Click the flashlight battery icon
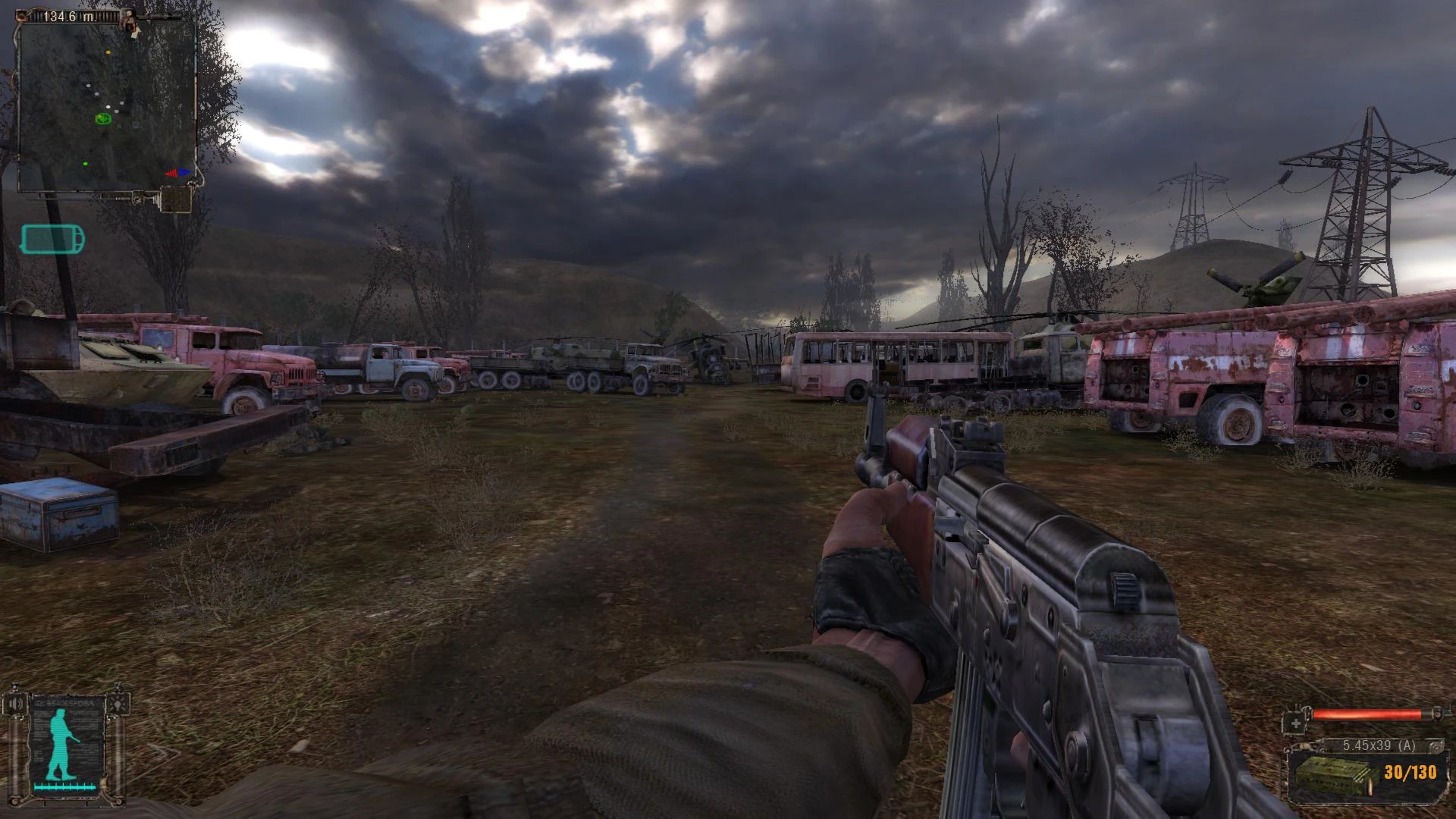Screen dimensions: 1456x819 53,237
